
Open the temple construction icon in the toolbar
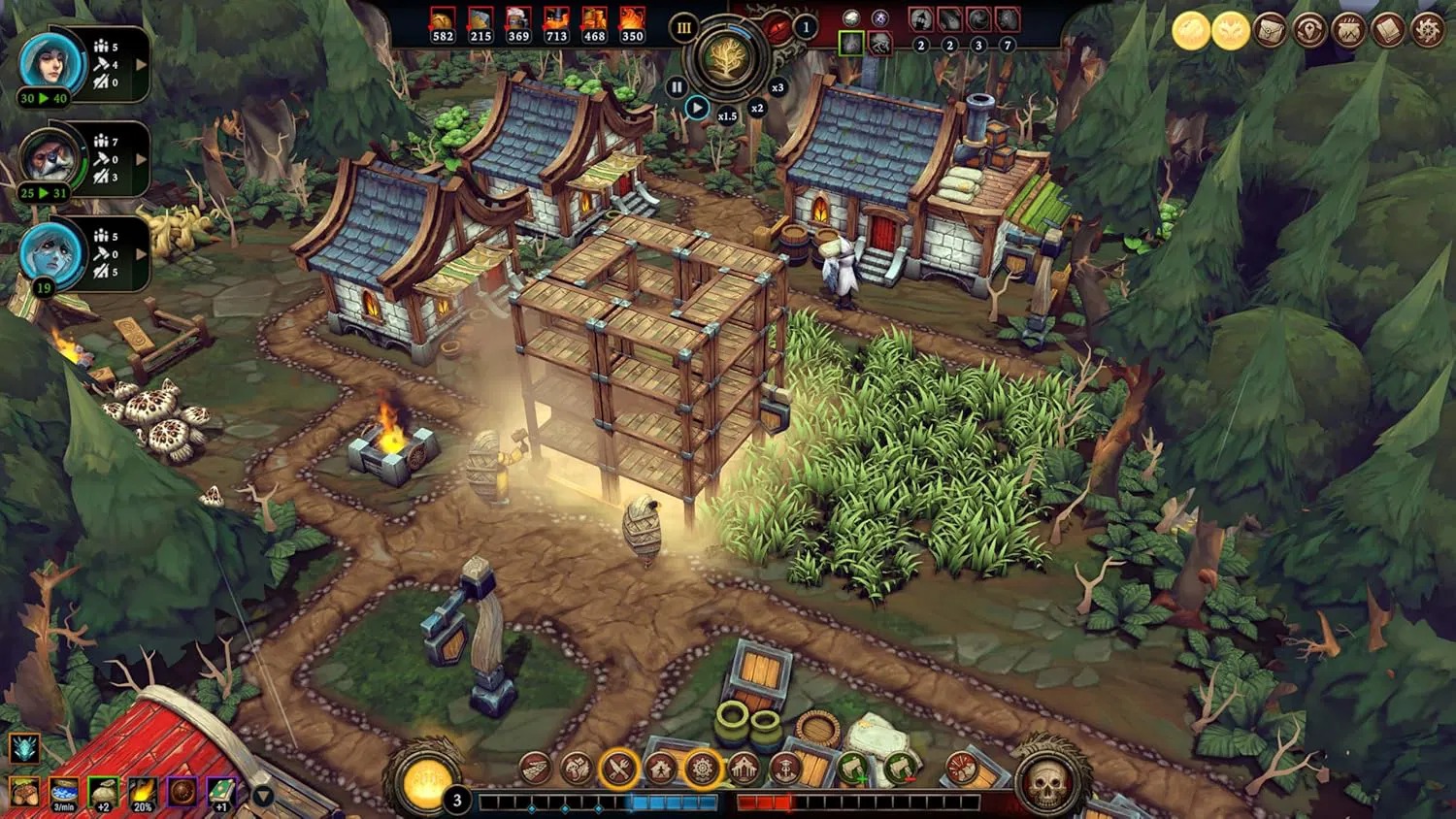[x=744, y=768]
